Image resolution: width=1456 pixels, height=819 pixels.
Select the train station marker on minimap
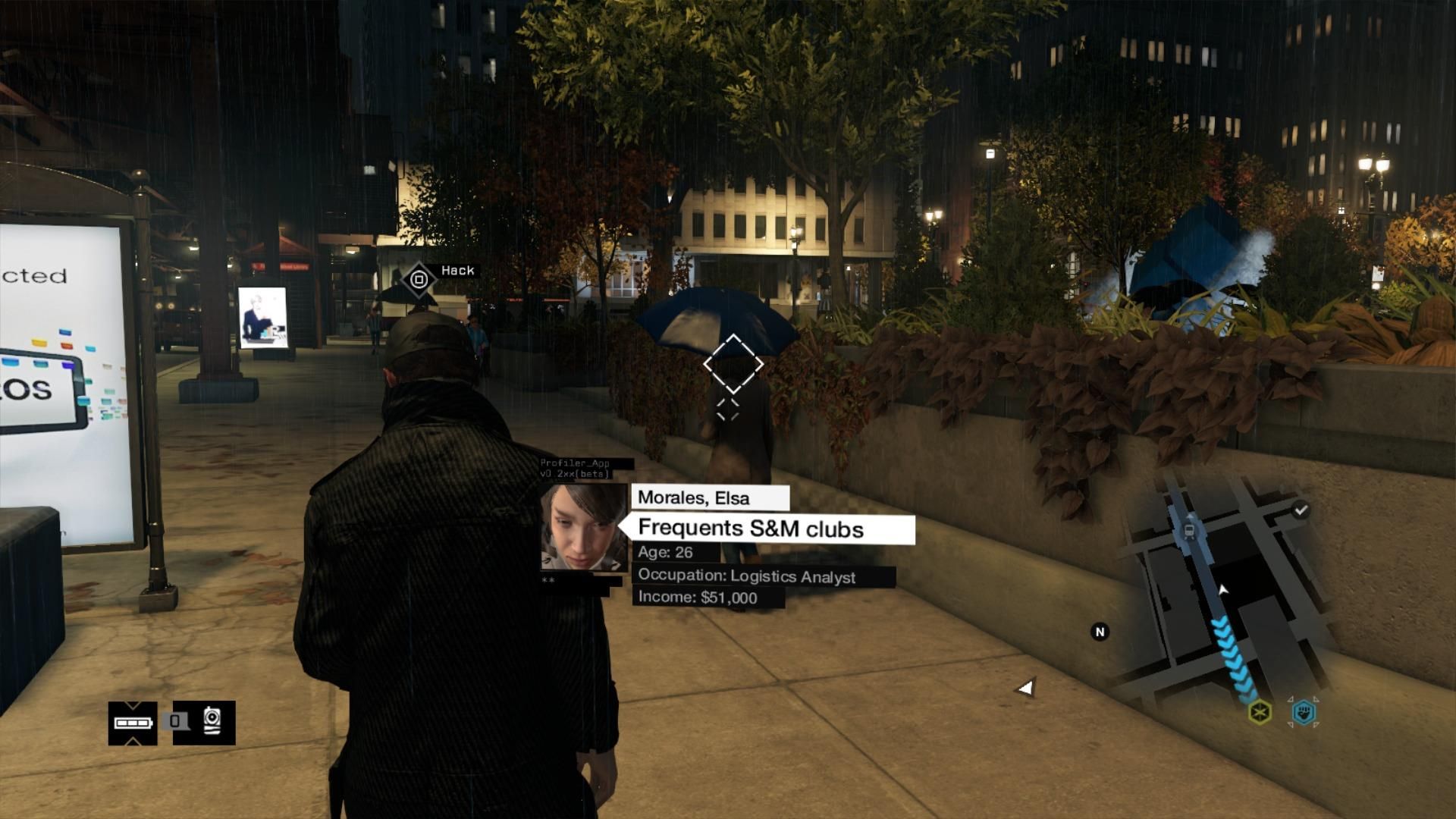[x=1189, y=531]
